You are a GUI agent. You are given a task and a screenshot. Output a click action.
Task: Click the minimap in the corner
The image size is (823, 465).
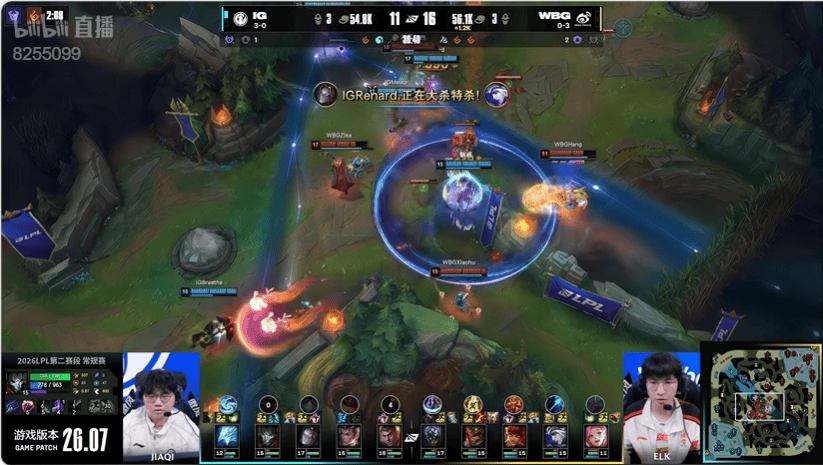761,403
